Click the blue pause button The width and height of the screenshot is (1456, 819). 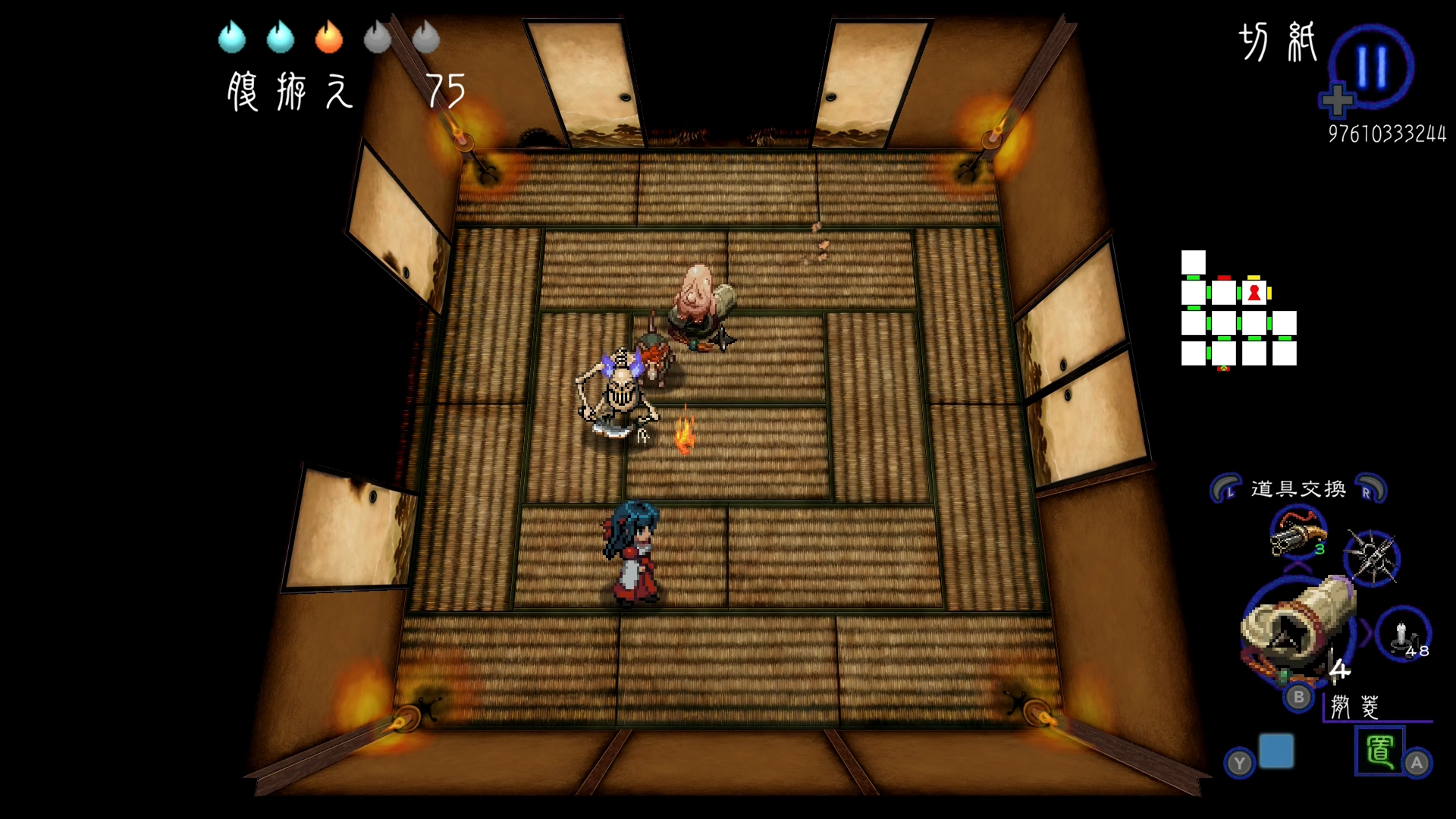(x=1371, y=67)
